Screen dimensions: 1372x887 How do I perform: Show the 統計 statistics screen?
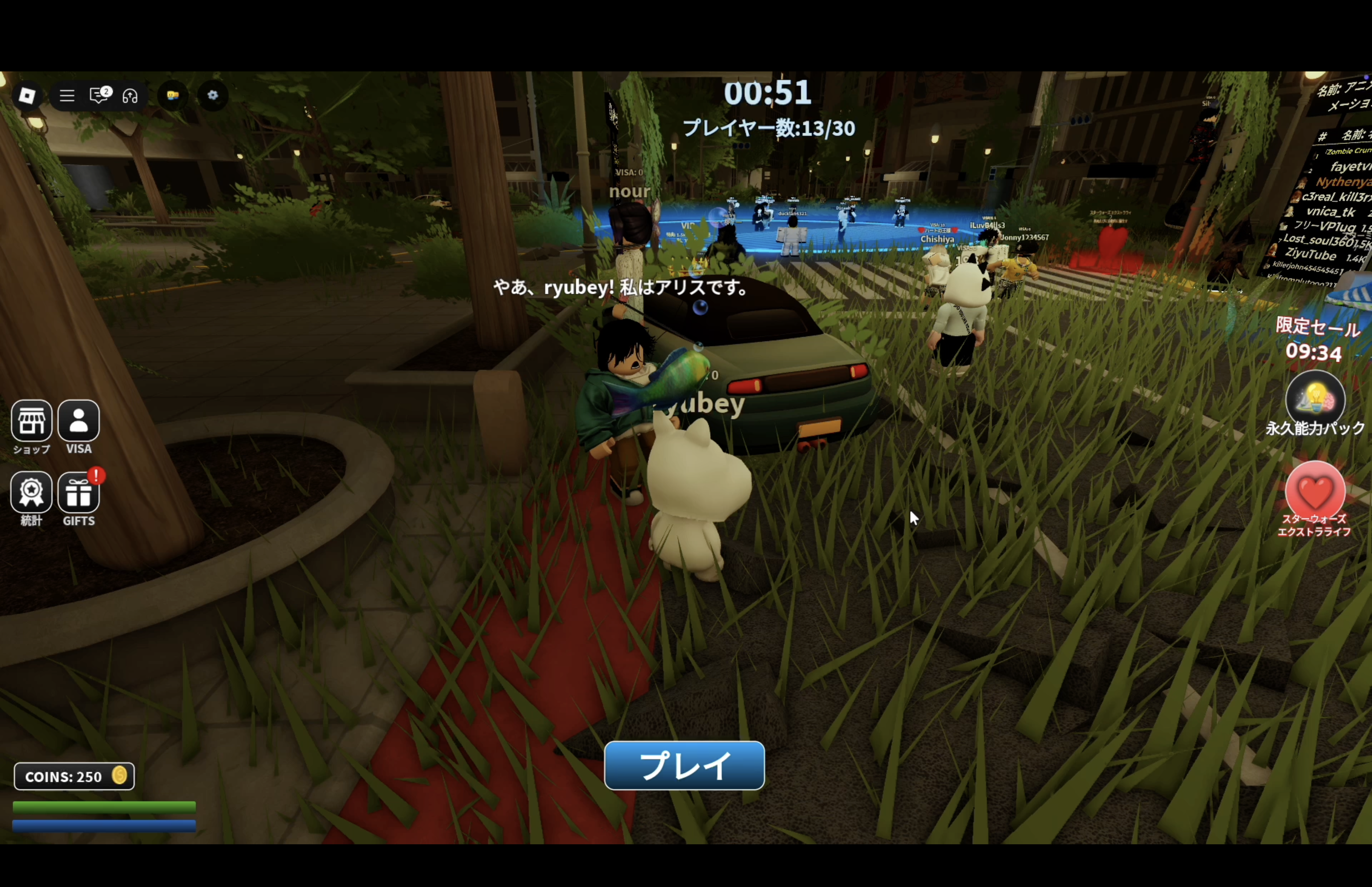[x=32, y=493]
